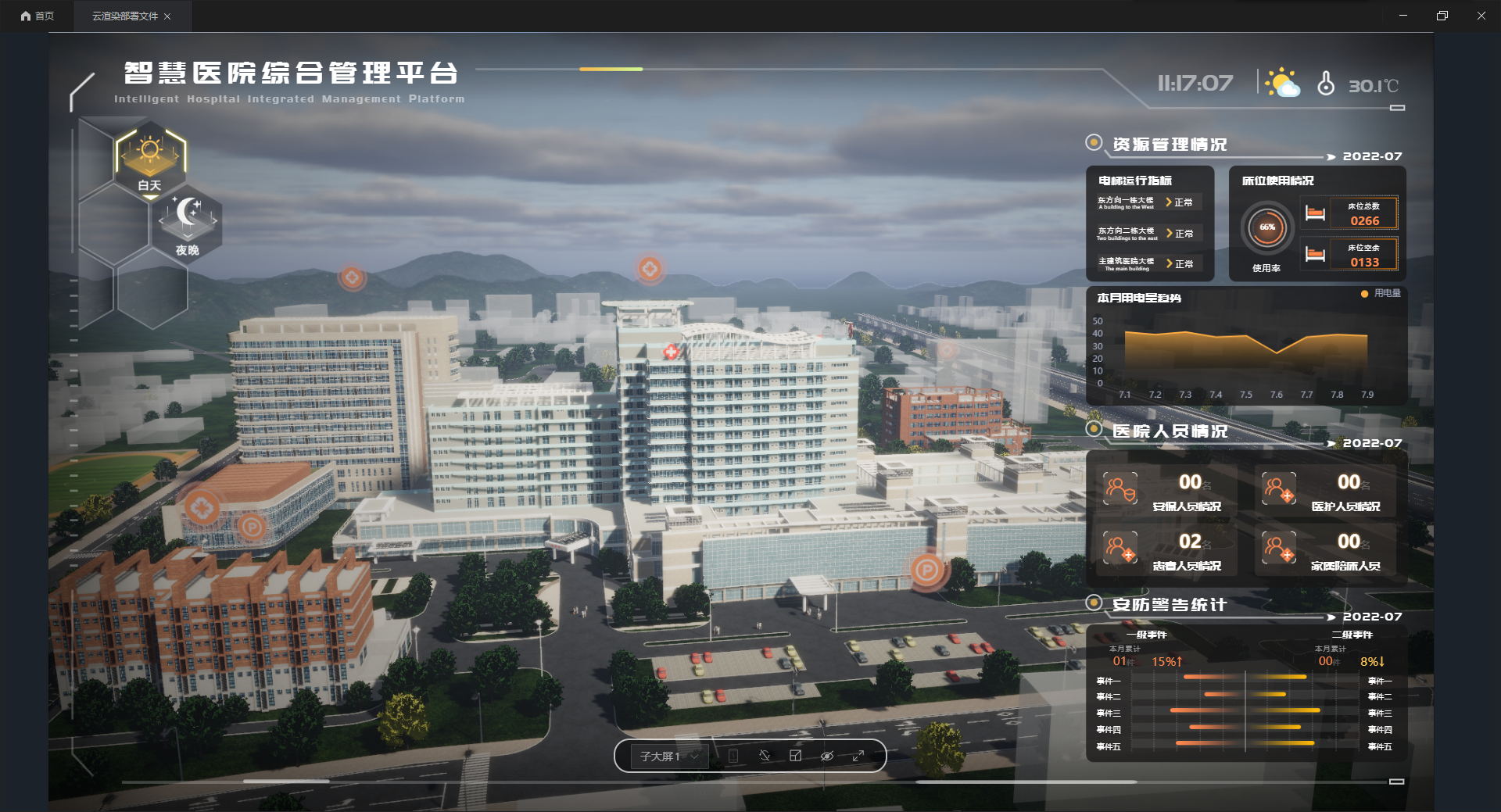Expand view with the fullscreen arrows icon
The image size is (1501, 812).
858,756
